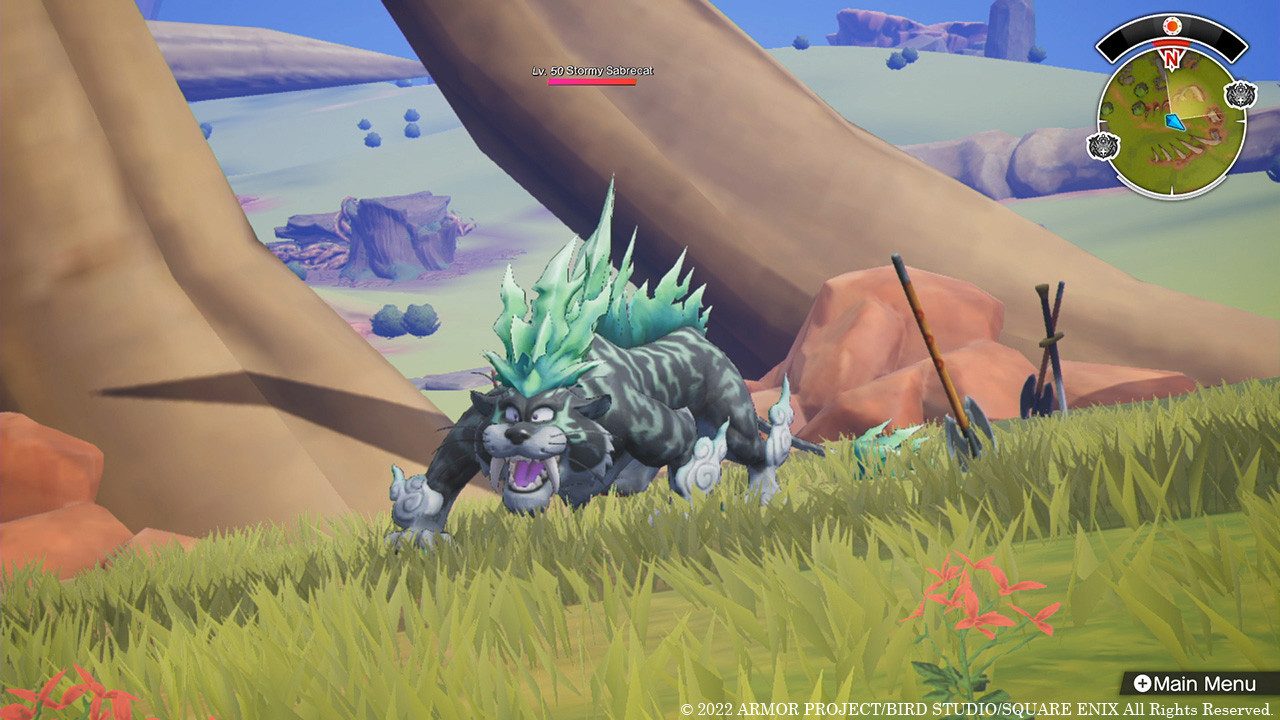
Task: Click the sun indicator atop the compass arc
Action: [x=1172, y=25]
